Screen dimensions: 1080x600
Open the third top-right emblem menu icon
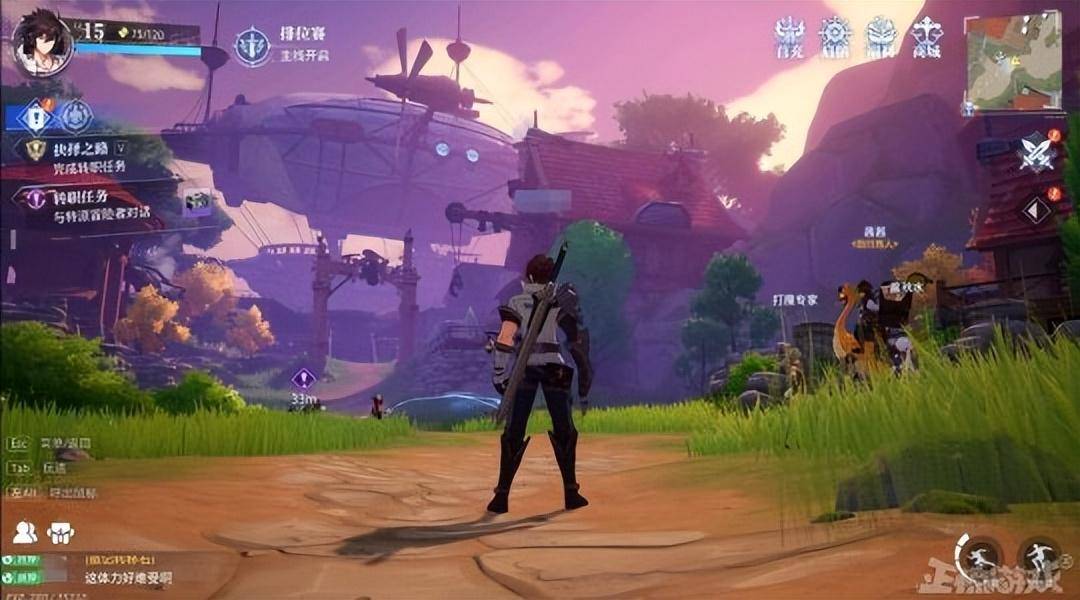coord(881,37)
